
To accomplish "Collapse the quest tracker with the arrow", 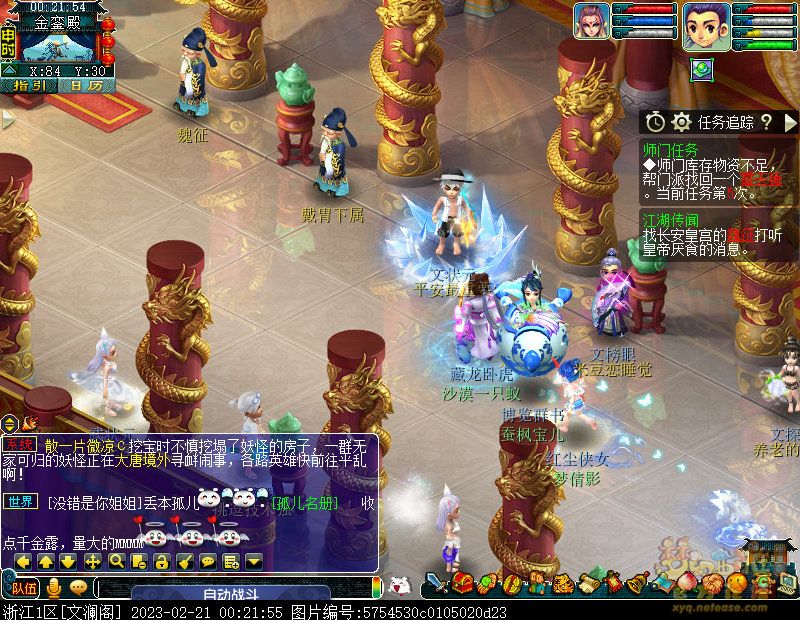I will (x=789, y=122).
